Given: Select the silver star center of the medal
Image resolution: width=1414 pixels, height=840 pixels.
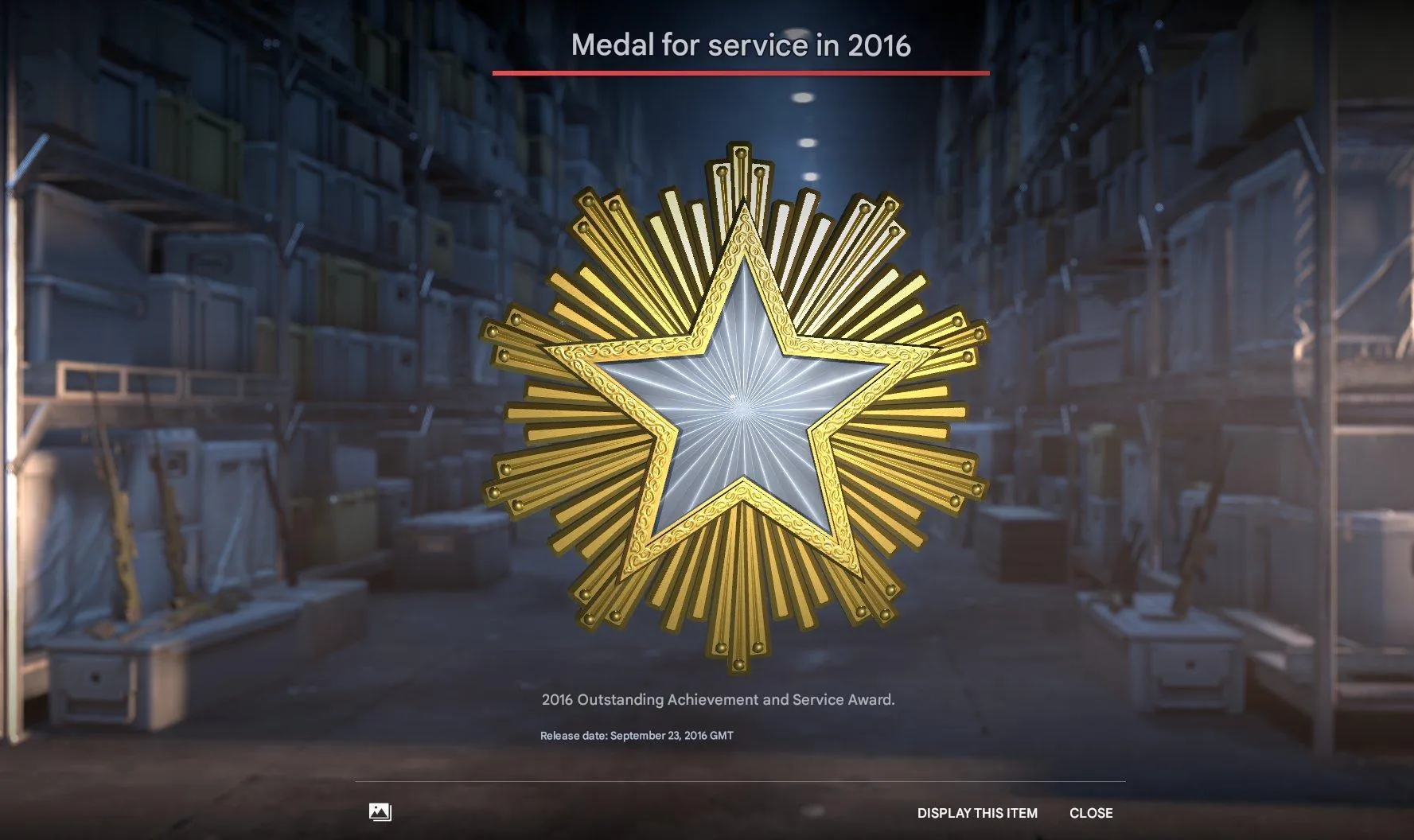Looking at the screenshot, I should (744, 406).
